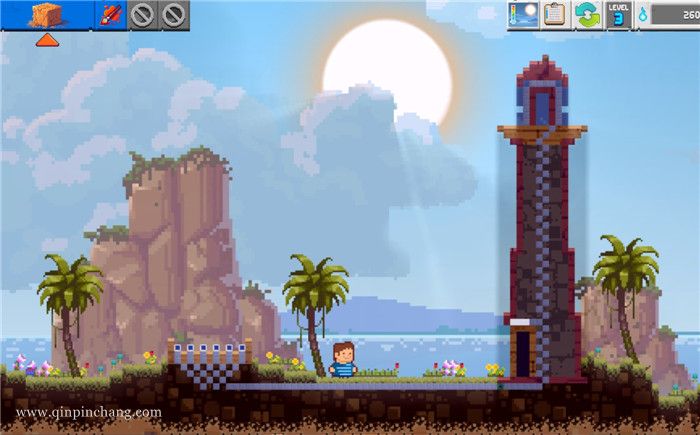Click the Level 3 indicator
This screenshot has height=435, width=700.
point(619,14)
